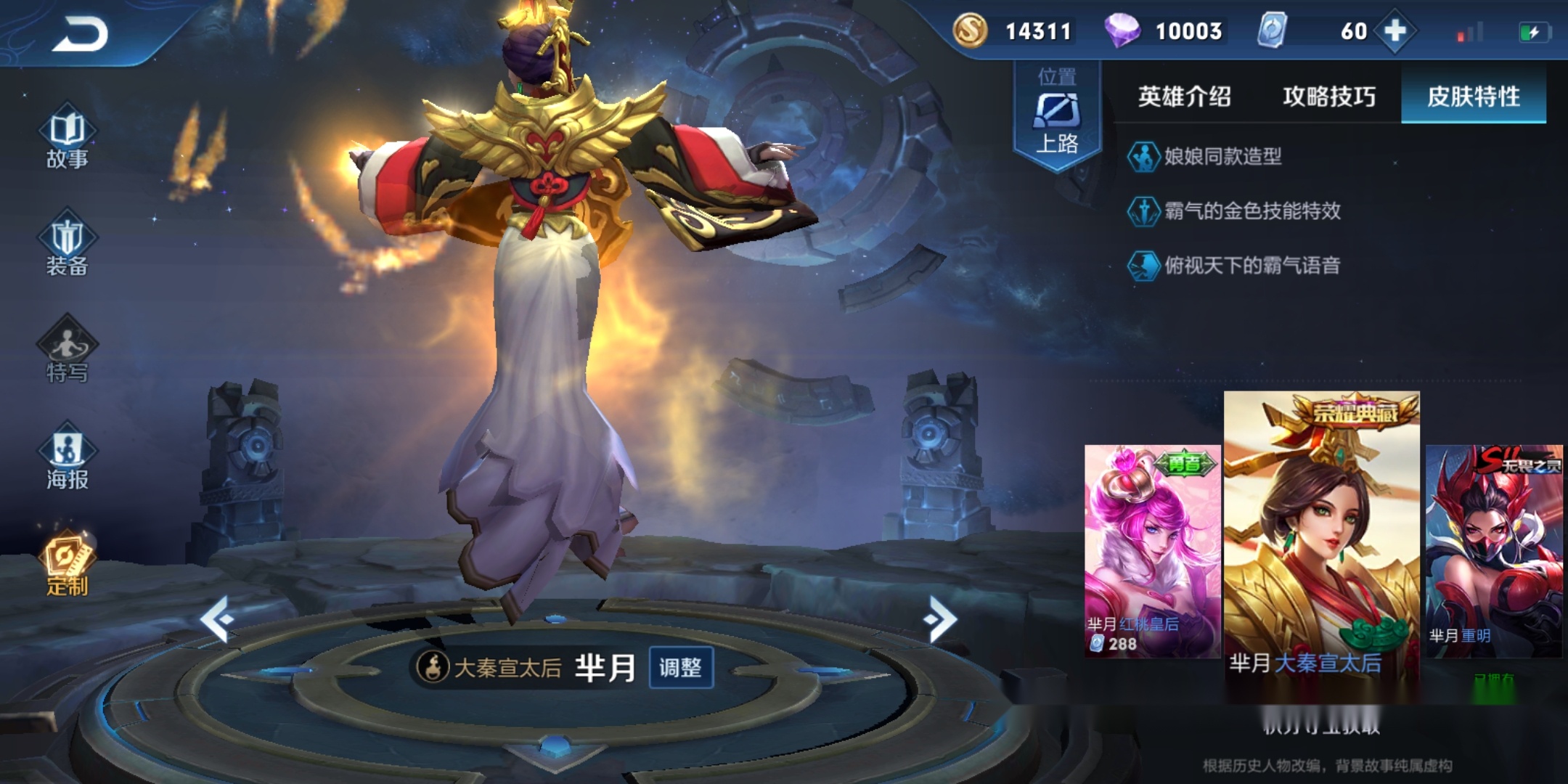Switch to the 英雄介绍 tab

[x=1184, y=97]
